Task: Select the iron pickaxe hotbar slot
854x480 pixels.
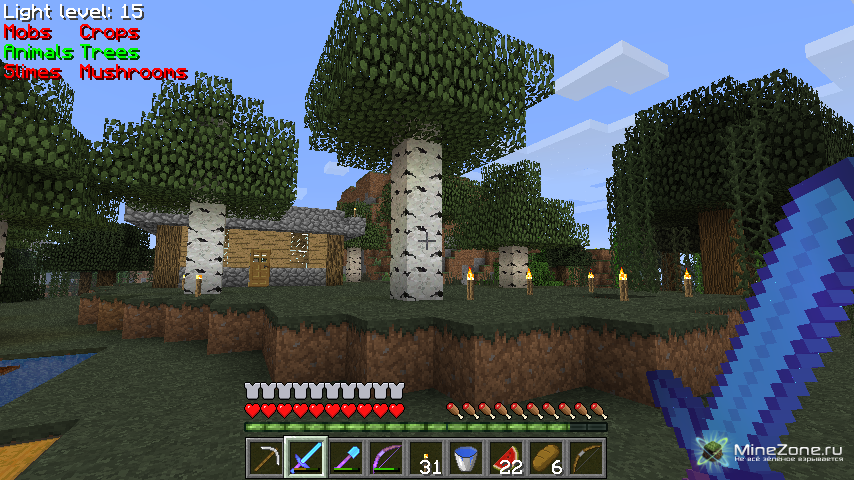Action: pyautogui.click(x=265, y=458)
